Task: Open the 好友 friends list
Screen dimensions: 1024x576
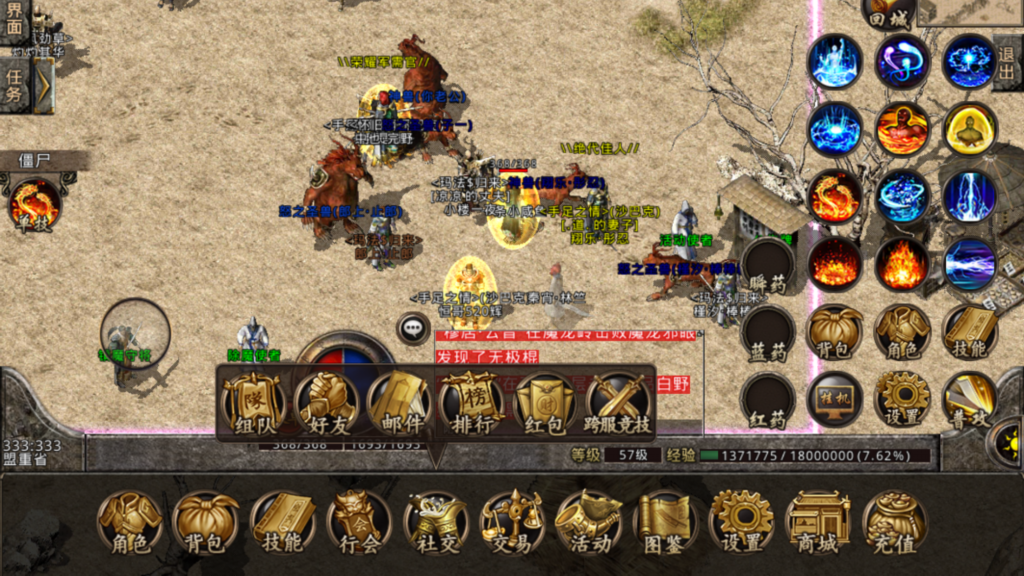Action: point(328,404)
